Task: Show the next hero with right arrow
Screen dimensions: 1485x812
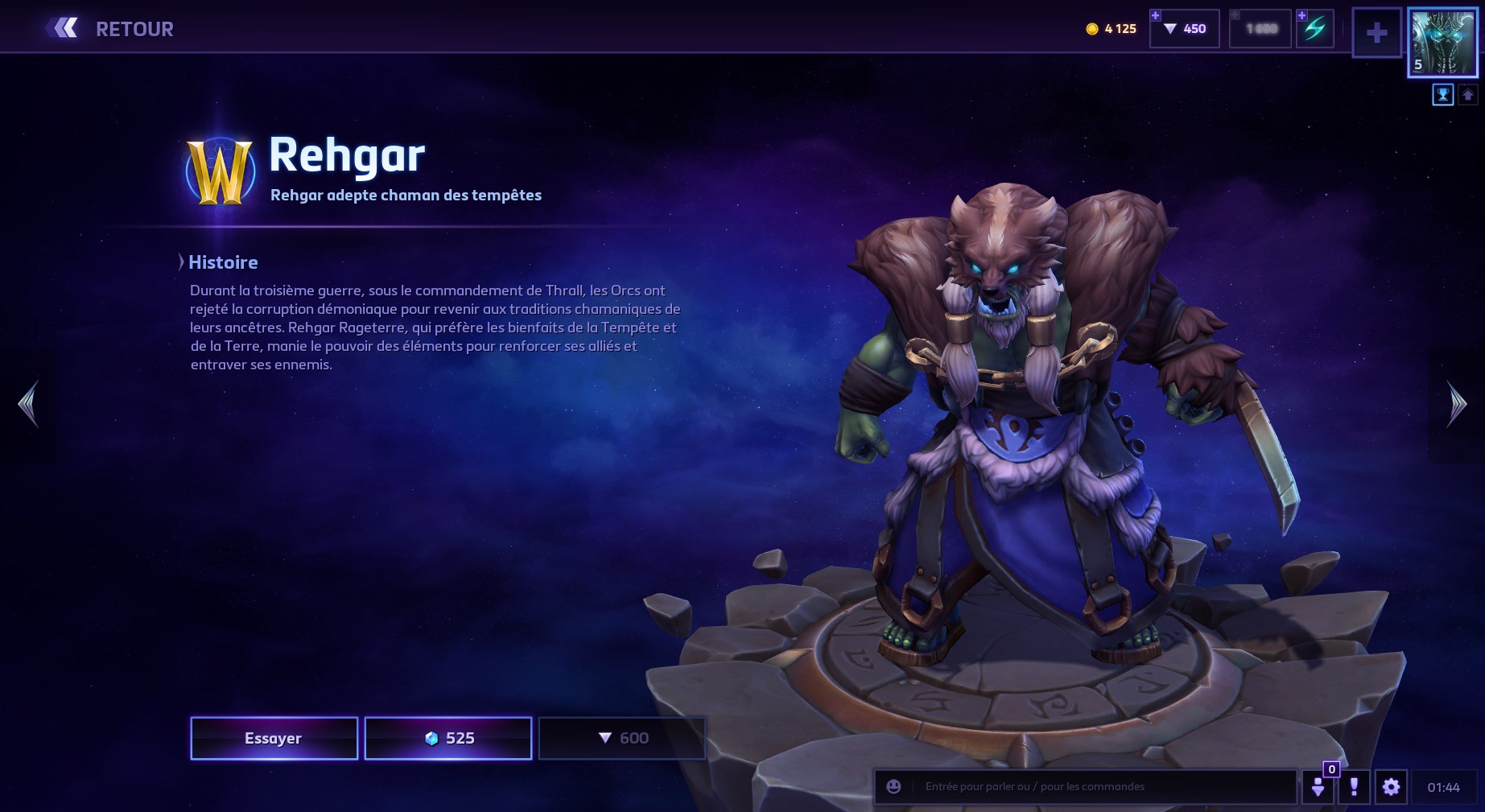Action: point(1456,404)
